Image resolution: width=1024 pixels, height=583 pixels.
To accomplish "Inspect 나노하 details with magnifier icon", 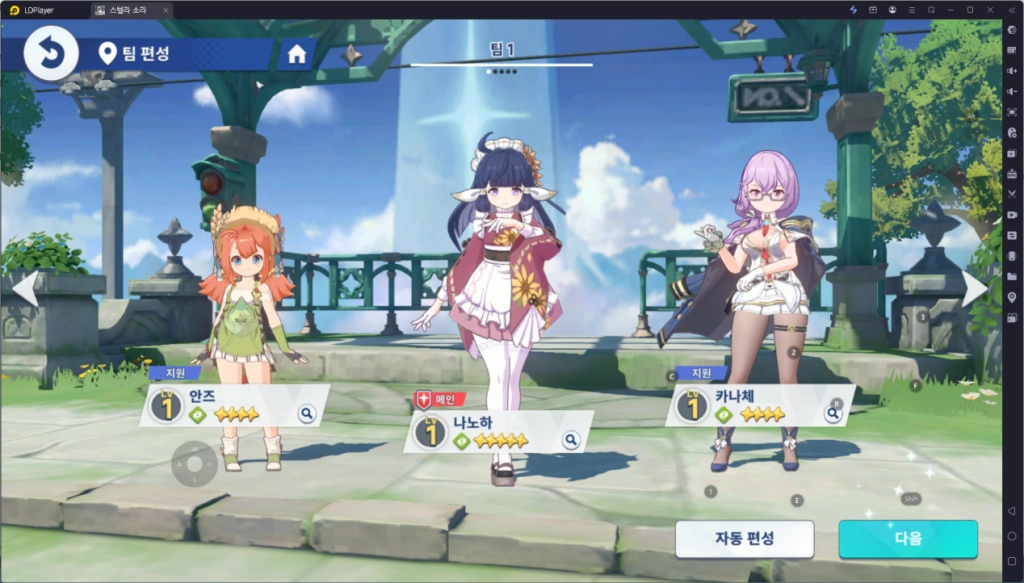I will (571, 439).
